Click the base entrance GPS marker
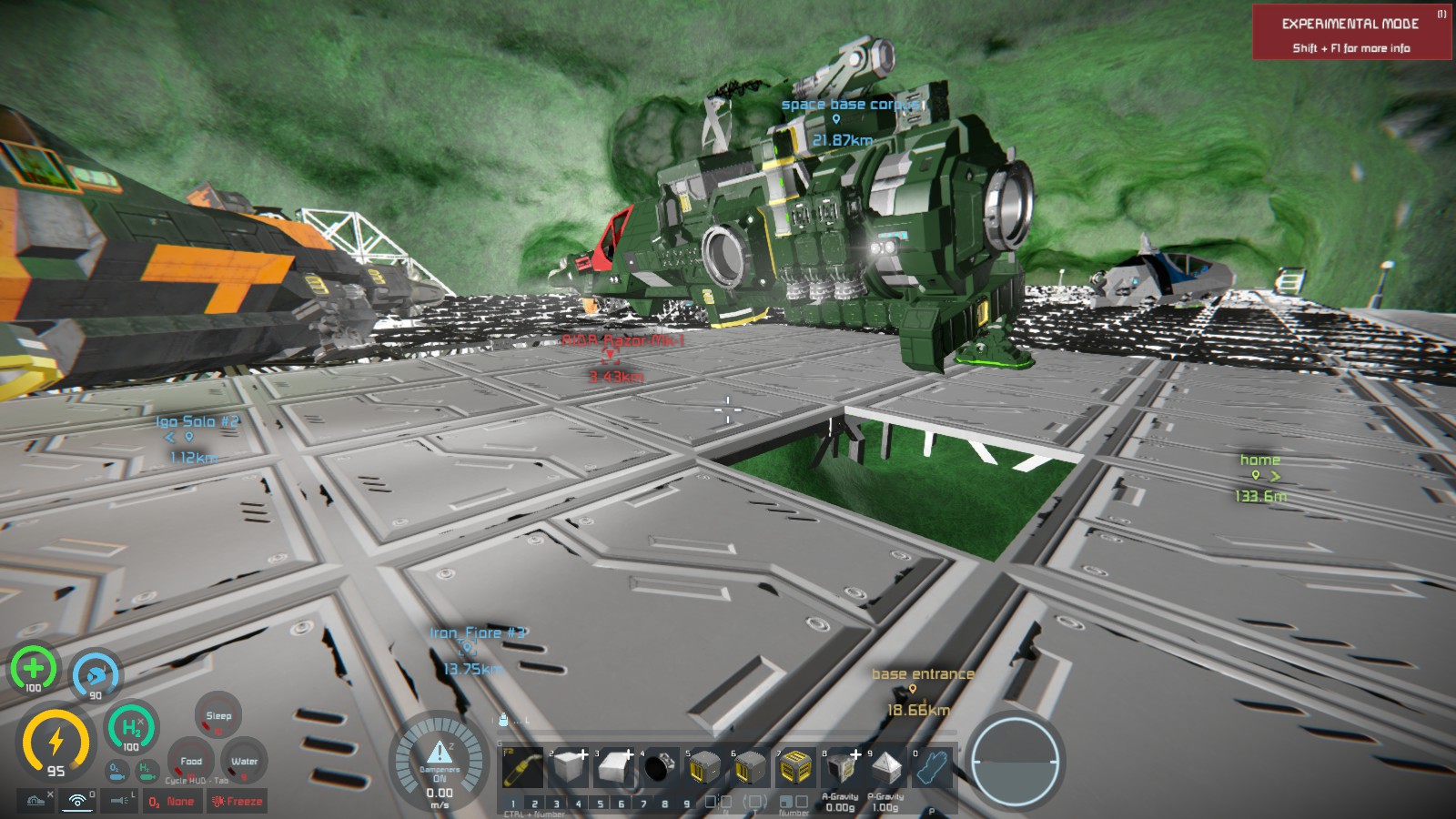The image size is (1456, 819). [913, 689]
